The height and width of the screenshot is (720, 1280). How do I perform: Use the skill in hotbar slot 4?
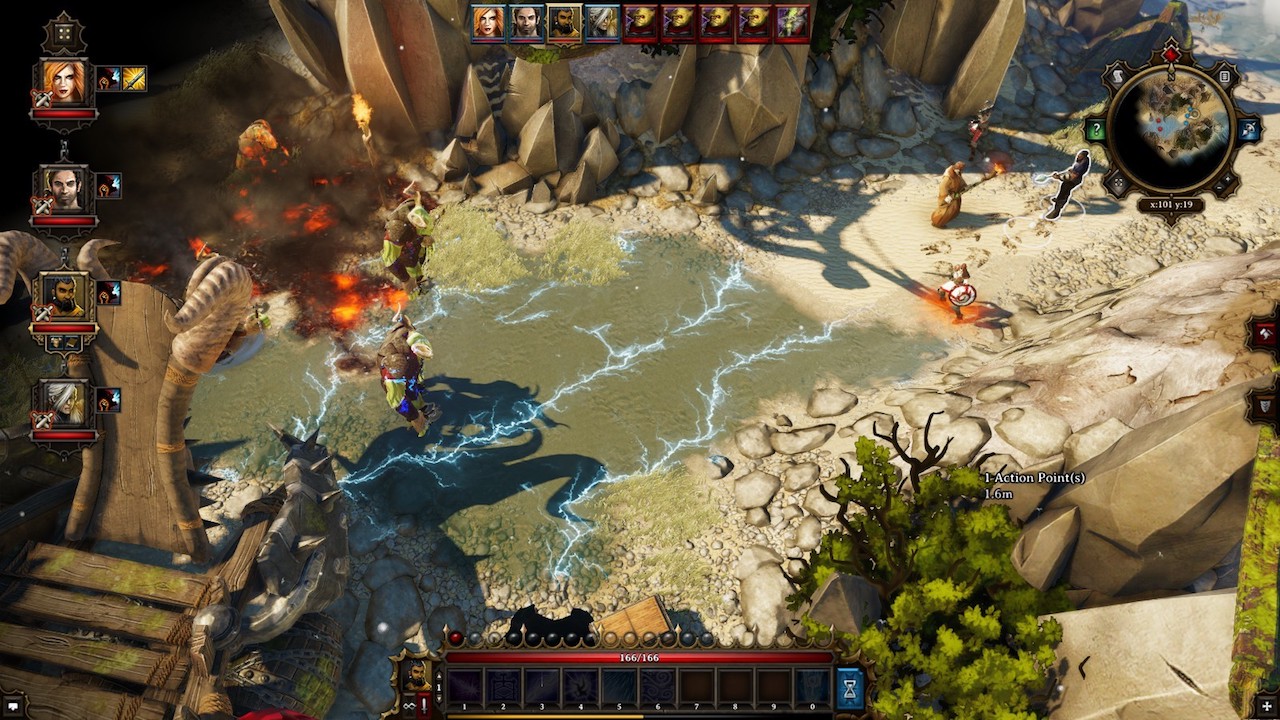581,688
